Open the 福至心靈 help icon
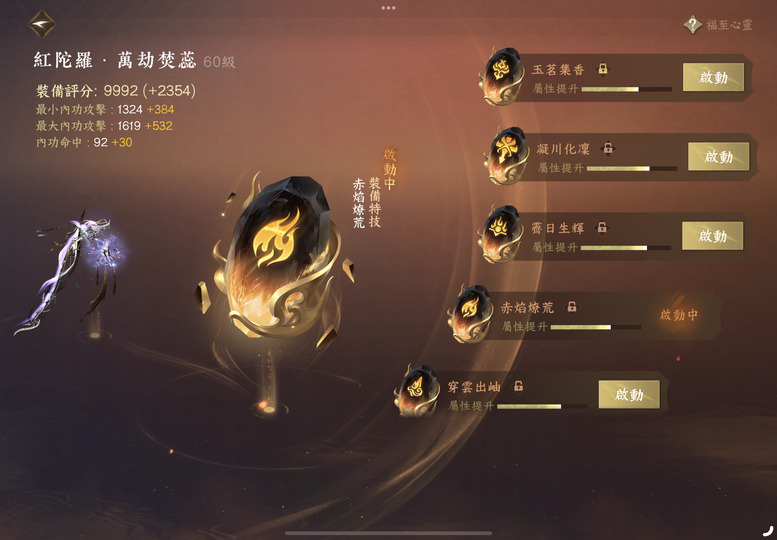 692,25
